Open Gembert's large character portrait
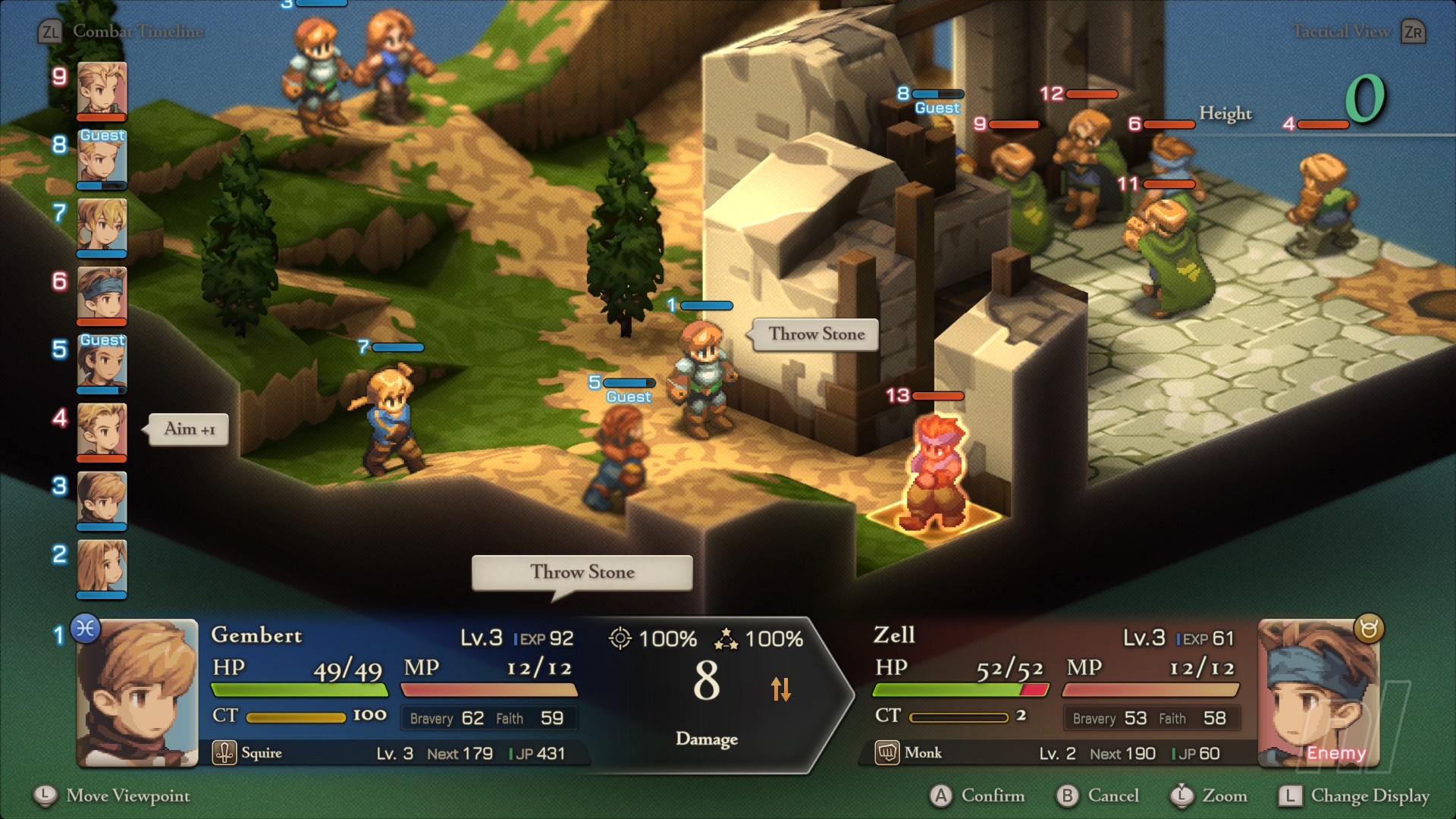The width and height of the screenshot is (1456, 819). 138,693
